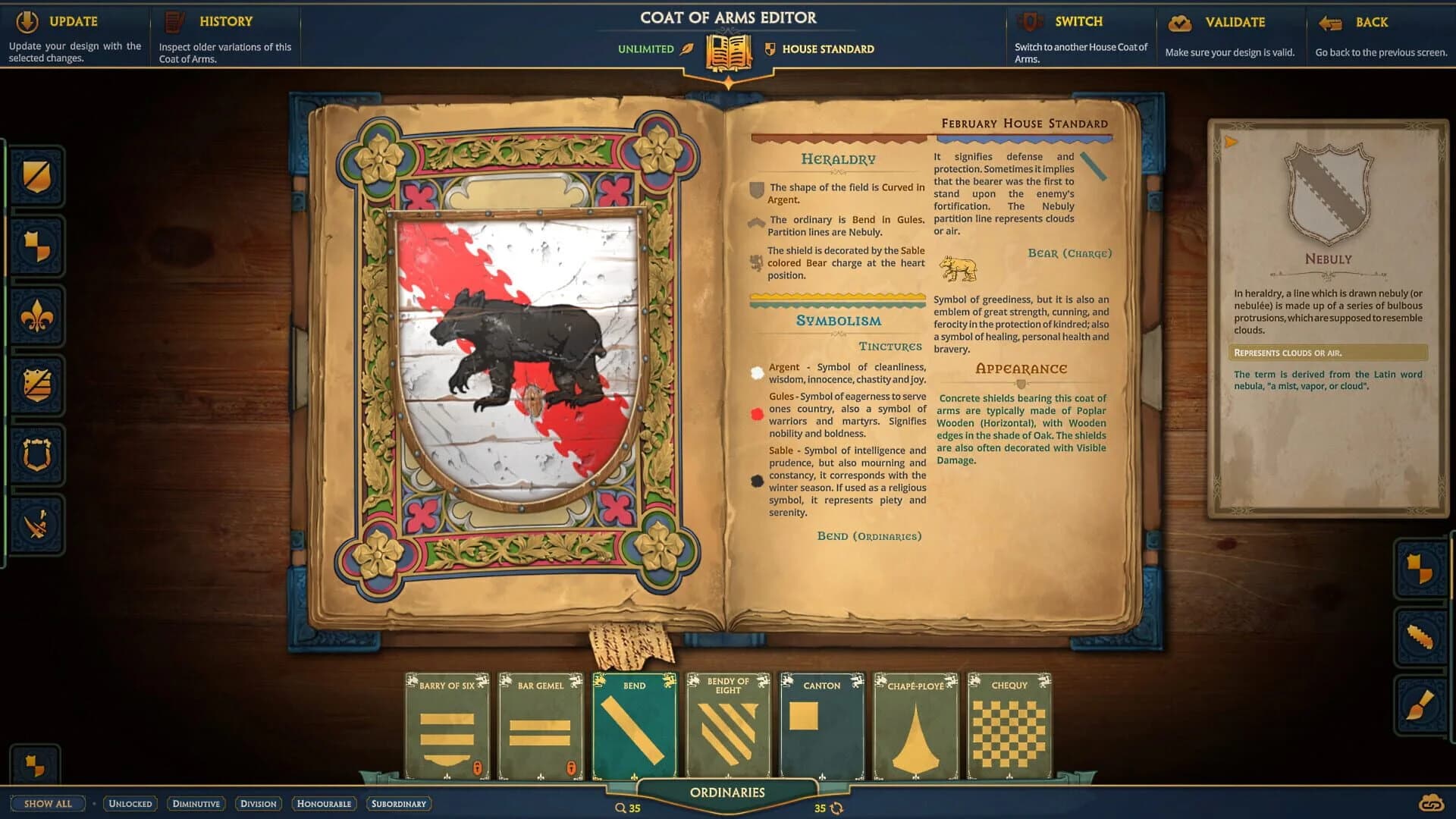Open the brush appearance tool on the right panel
Viewport: 1456px width, 819px height.
pyautogui.click(x=1420, y=705)
